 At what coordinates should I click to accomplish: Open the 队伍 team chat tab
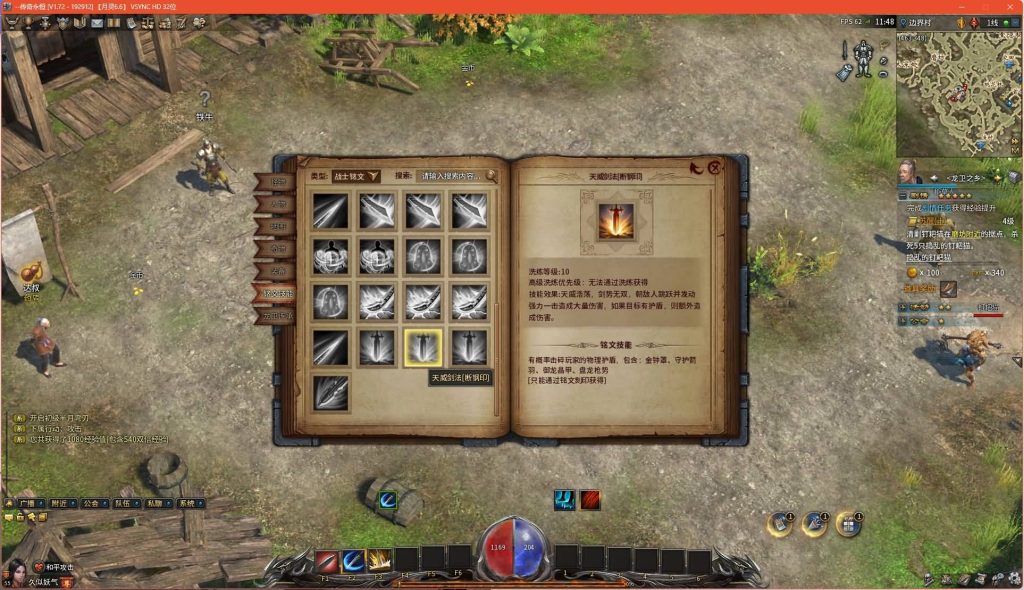click(x=122, y=503)
